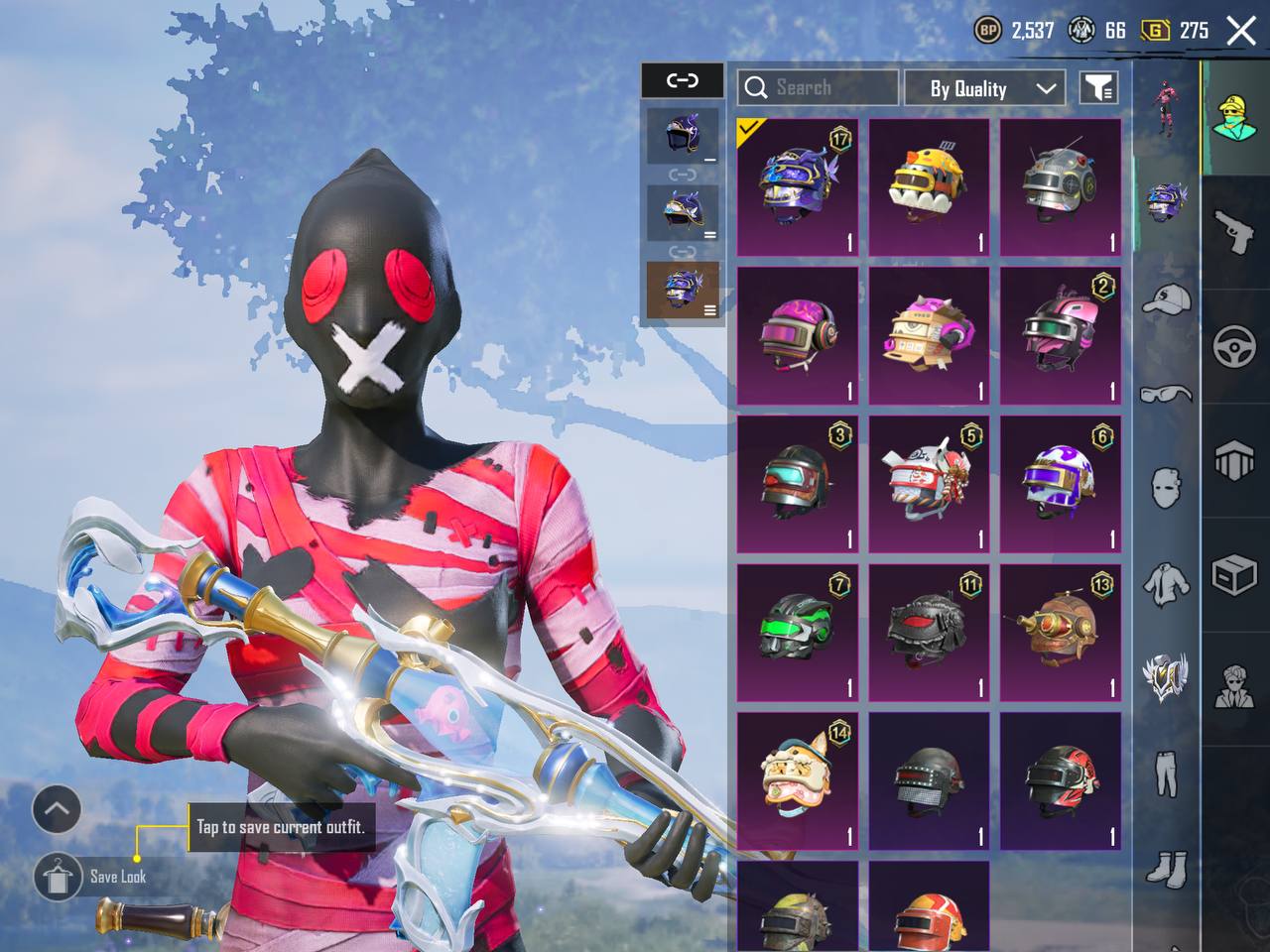
Task: Open the item filter button
Action: click(x=1098, y=88)
